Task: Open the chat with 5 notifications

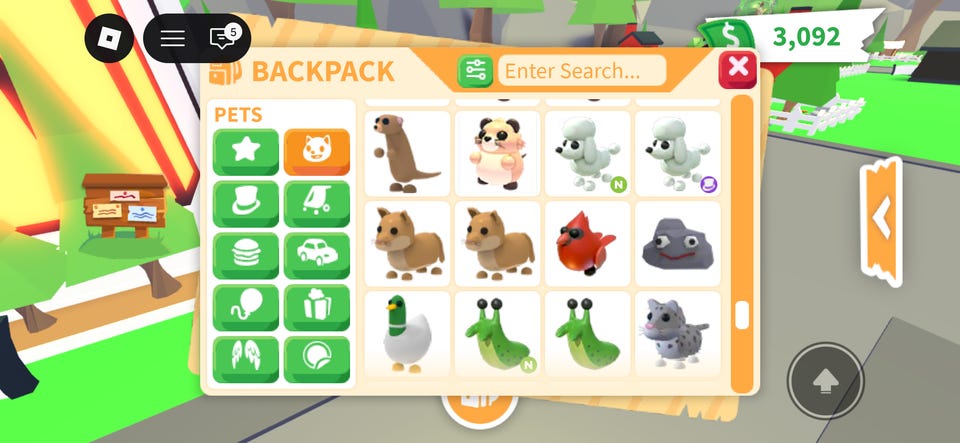Action: 223,39
